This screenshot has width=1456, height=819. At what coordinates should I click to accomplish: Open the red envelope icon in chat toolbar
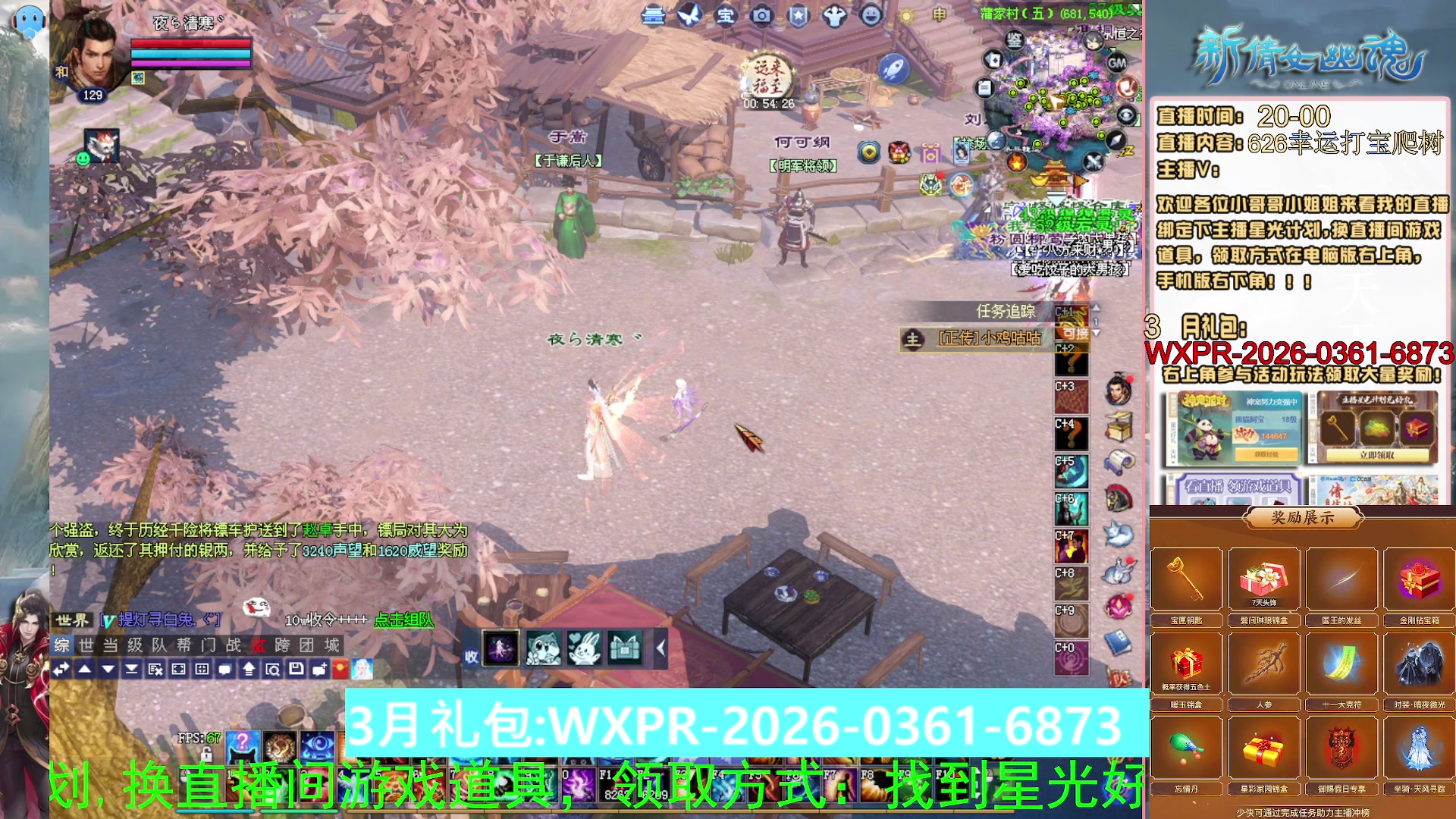[341, 669]
